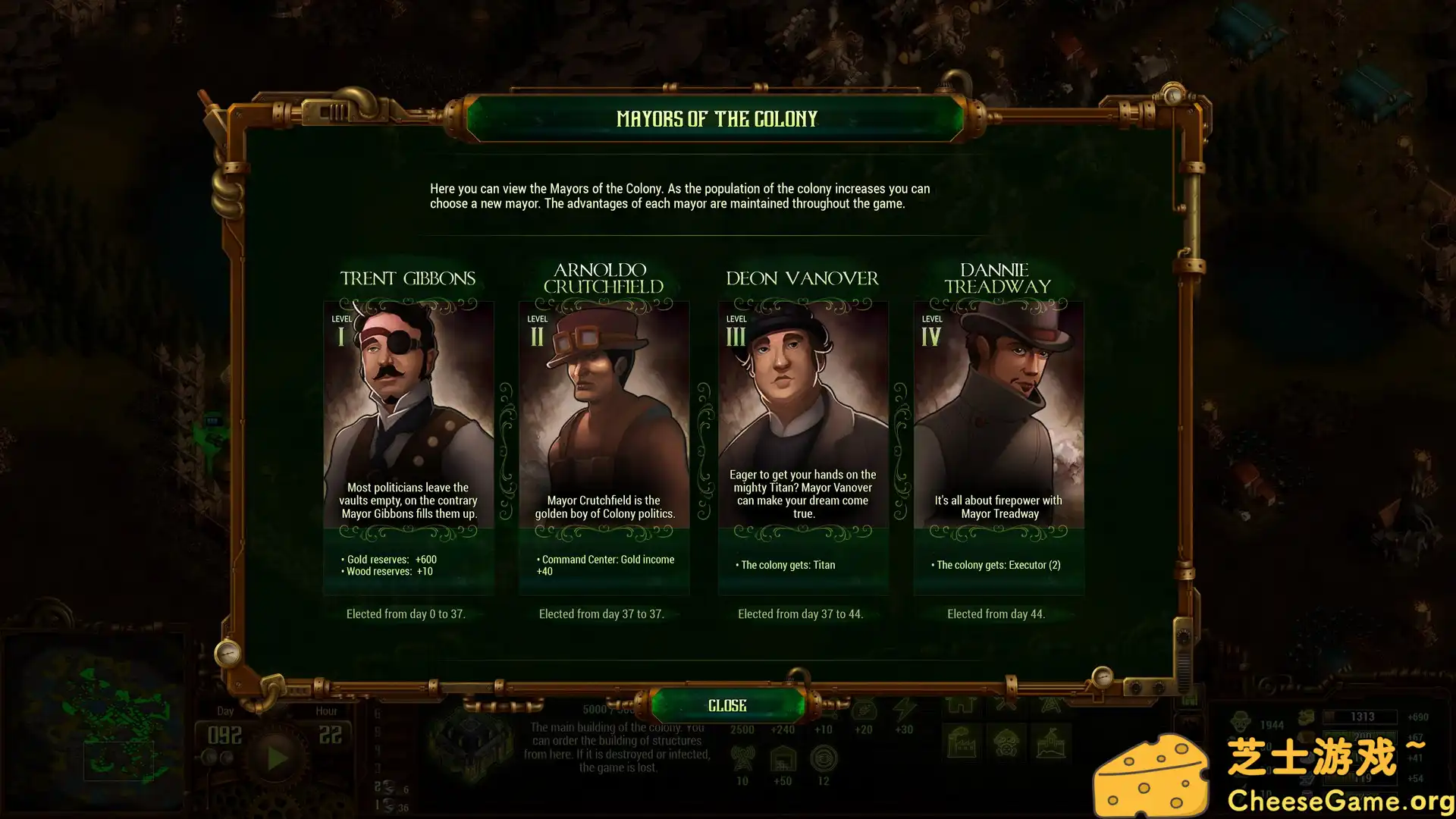Click the house construction icon
This screenshot has width=1456, height=819.
click(x=963, y=707)
